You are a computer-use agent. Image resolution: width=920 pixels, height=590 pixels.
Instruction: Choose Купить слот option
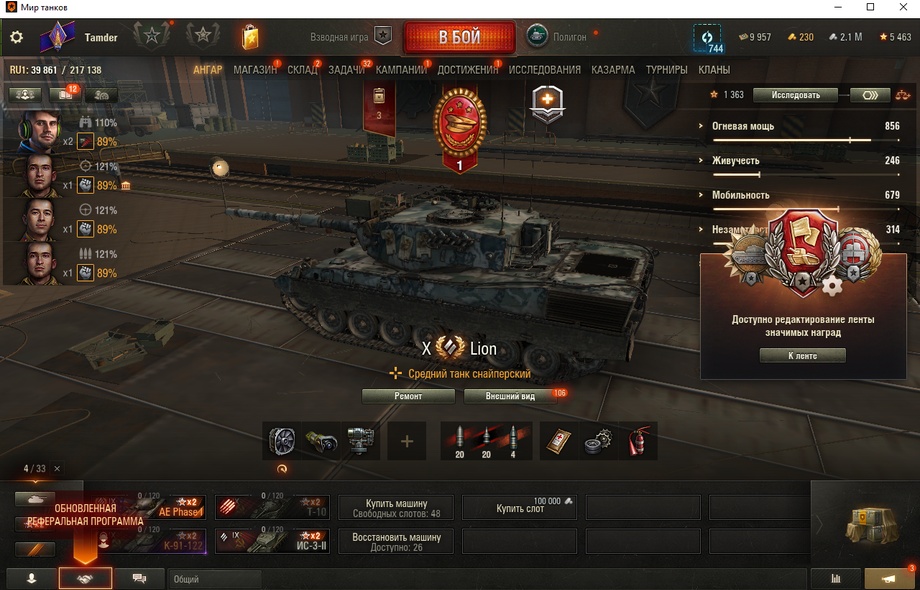[519, 508]
